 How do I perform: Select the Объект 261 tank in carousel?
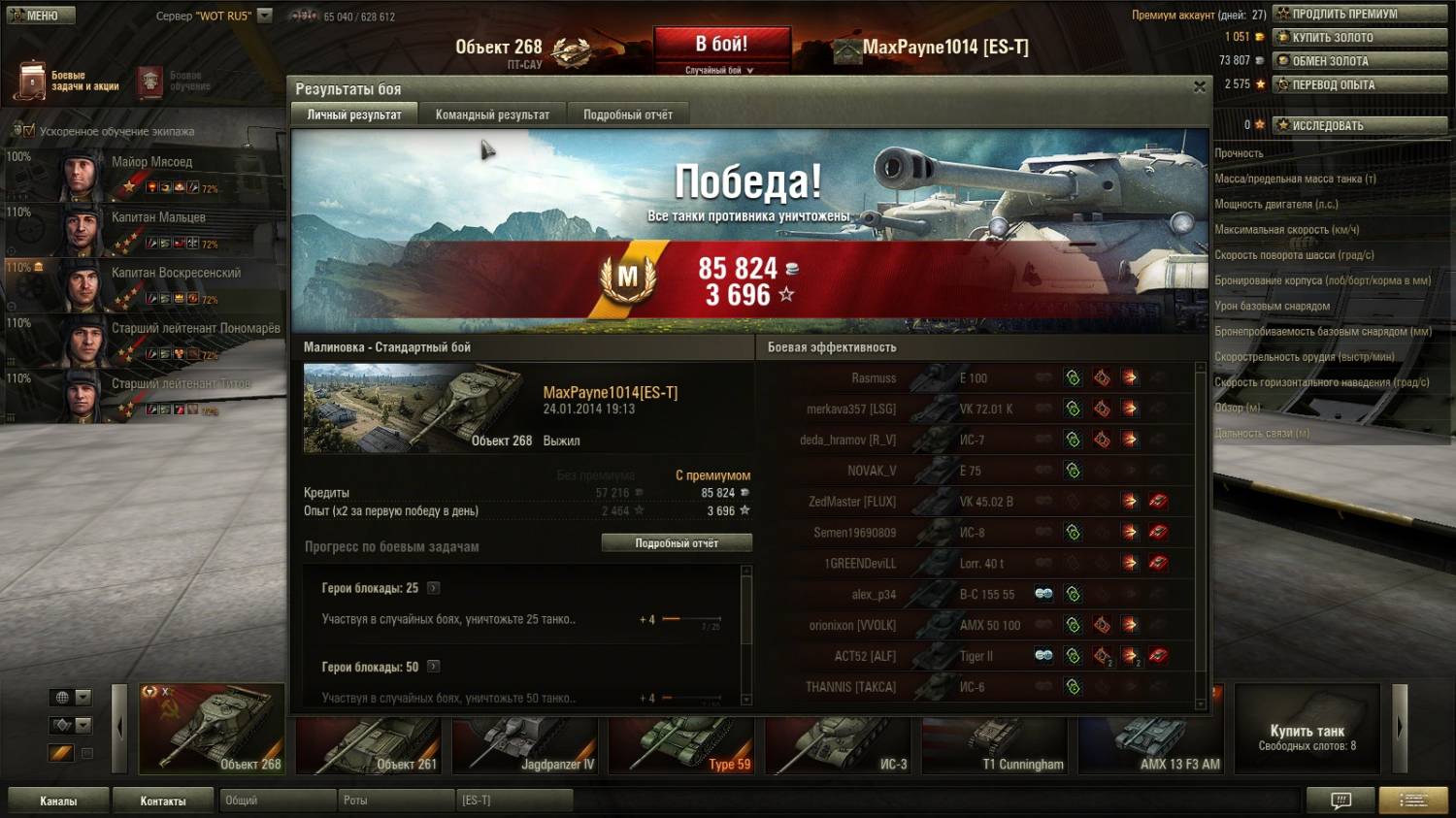[370, 746]
